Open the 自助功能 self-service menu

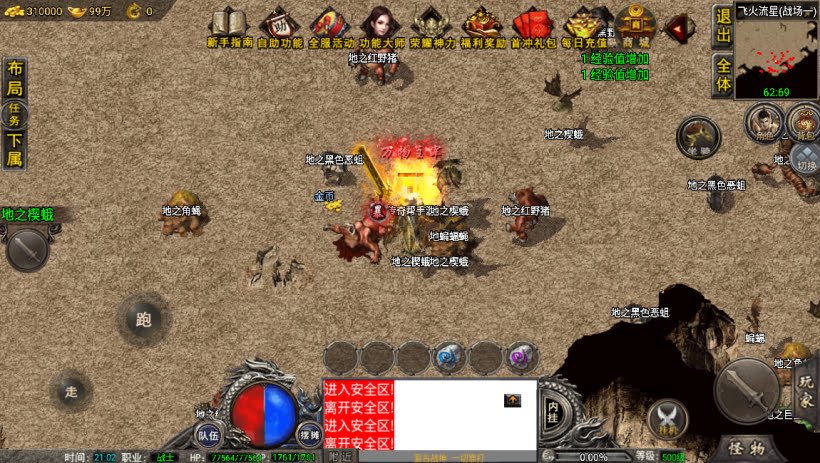[x=280, y=27]
